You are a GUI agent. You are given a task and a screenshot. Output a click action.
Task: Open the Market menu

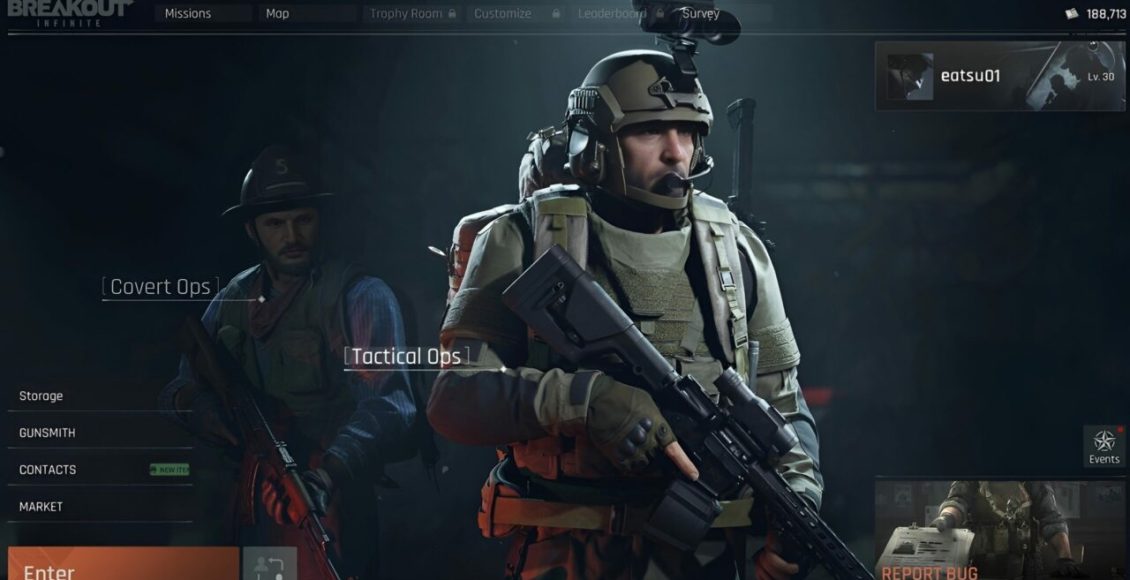(x=41, y=507)
